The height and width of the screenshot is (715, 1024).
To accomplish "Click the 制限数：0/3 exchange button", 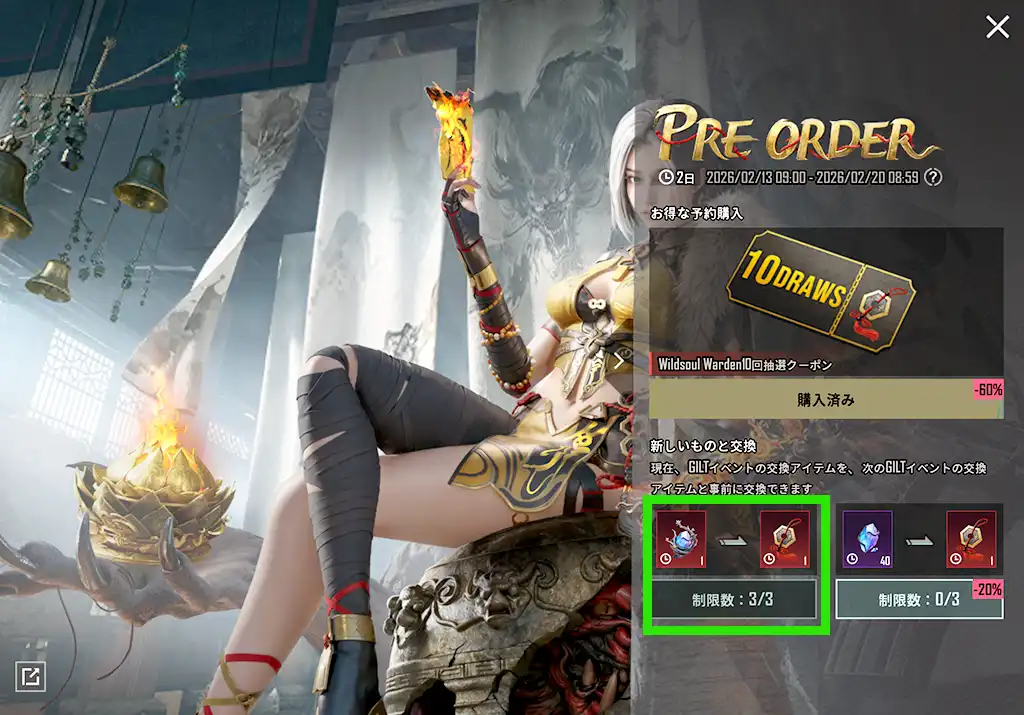I will (919, 600).
